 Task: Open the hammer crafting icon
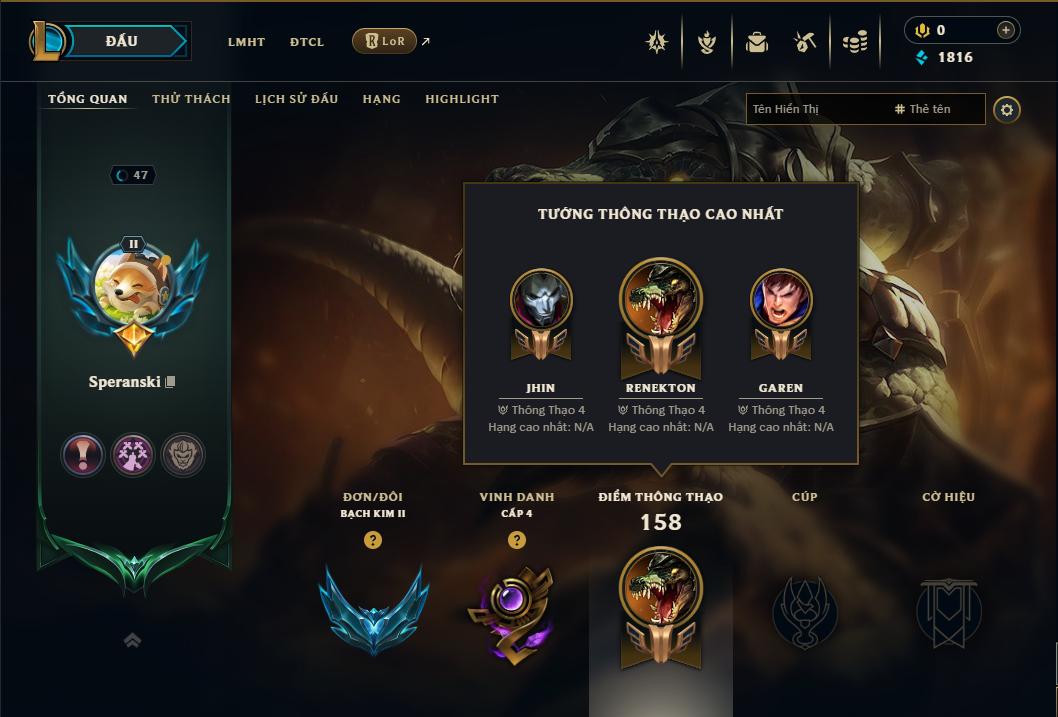805,42
